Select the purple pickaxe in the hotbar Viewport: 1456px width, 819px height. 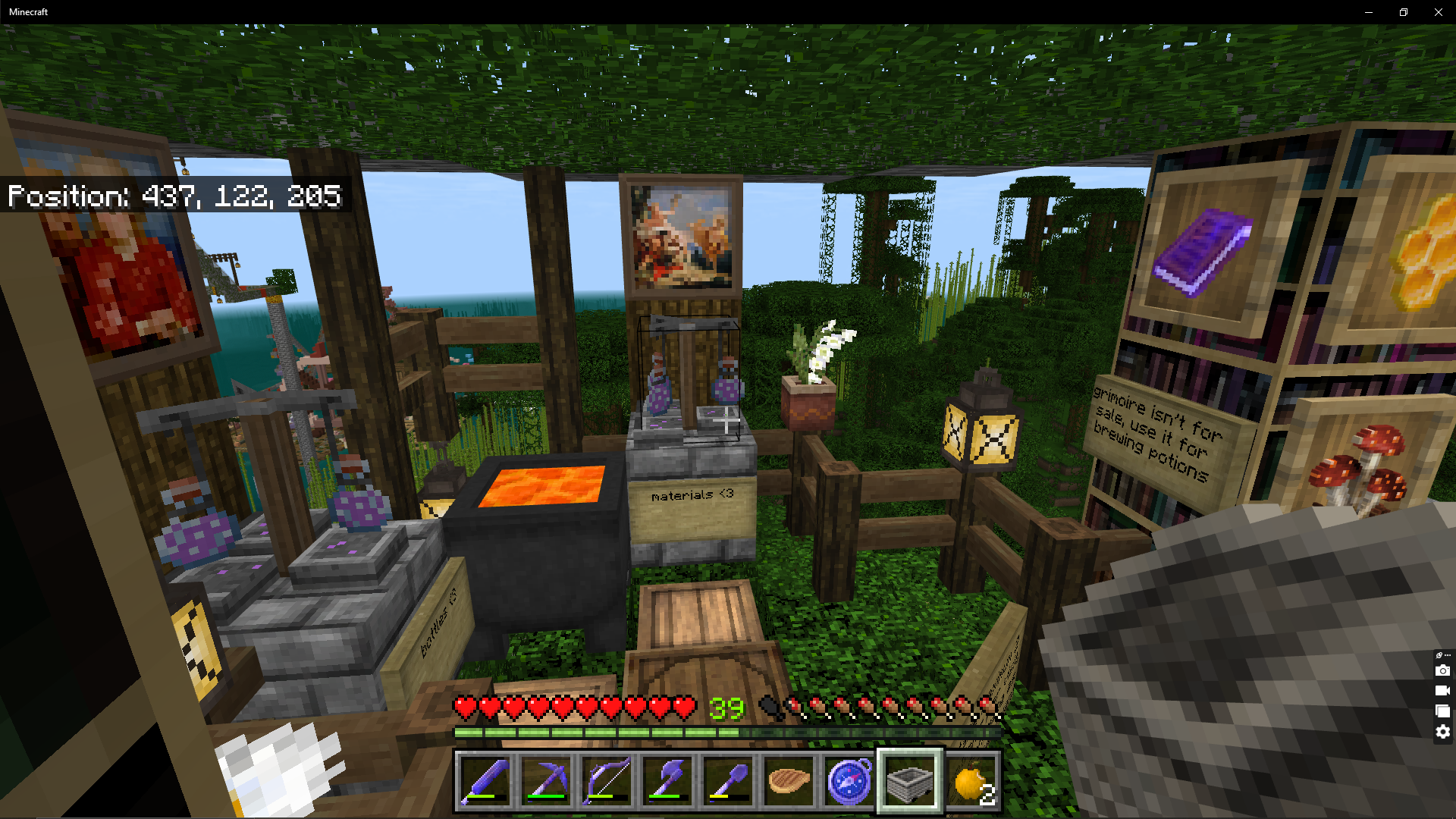pos(546,782)
